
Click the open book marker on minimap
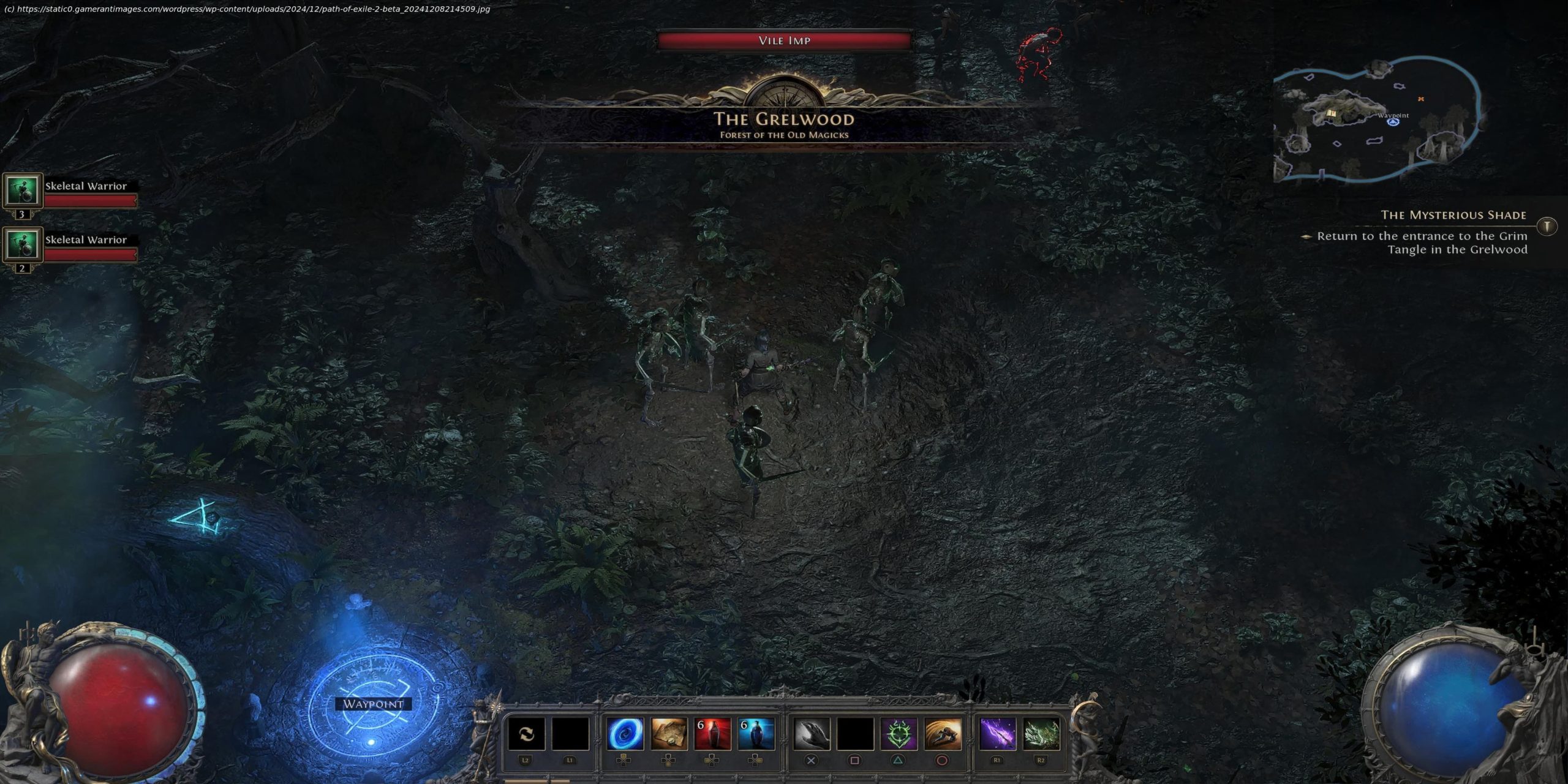click(x=1332, y=114)
